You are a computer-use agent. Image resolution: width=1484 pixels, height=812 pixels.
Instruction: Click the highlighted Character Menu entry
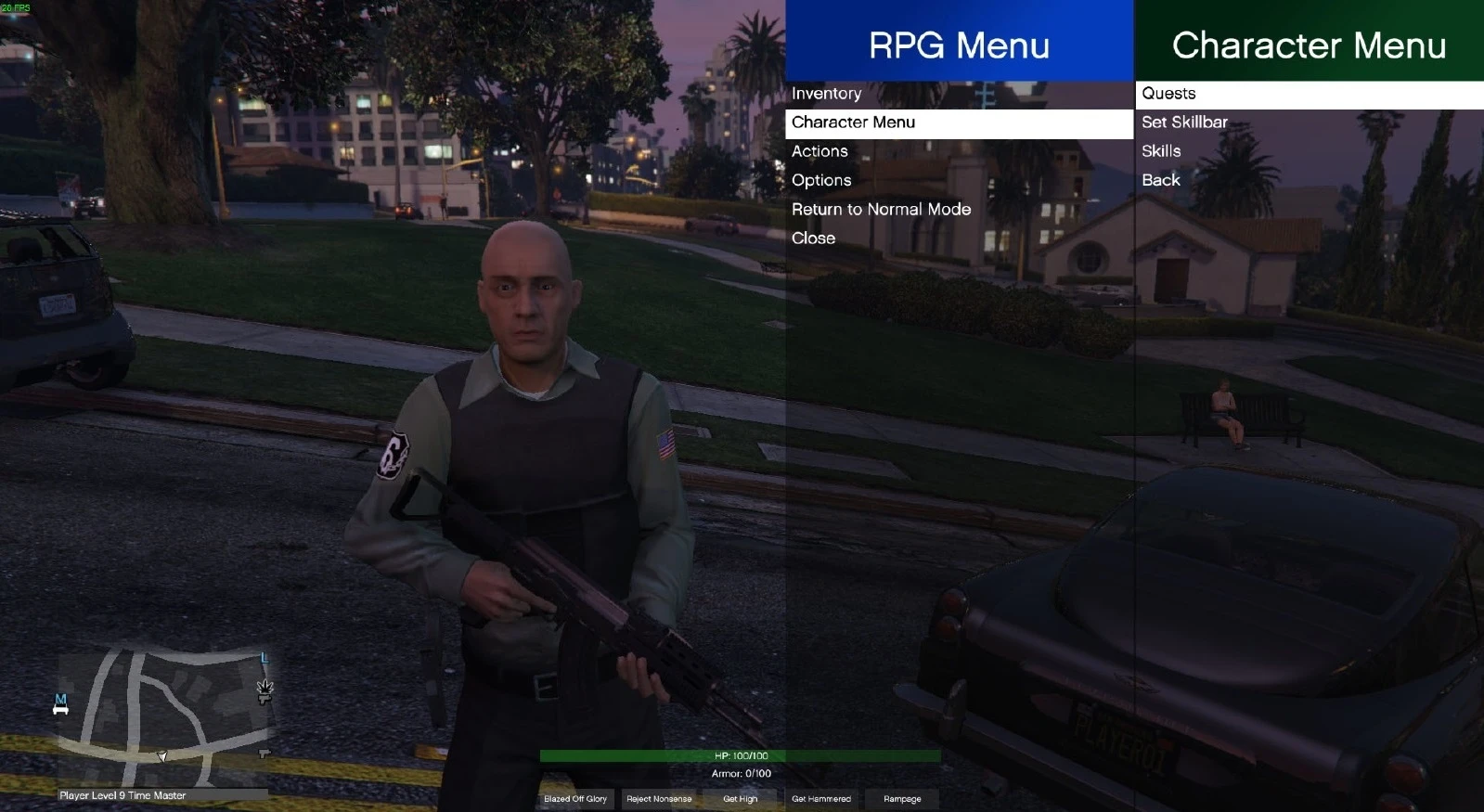point(854,122)
